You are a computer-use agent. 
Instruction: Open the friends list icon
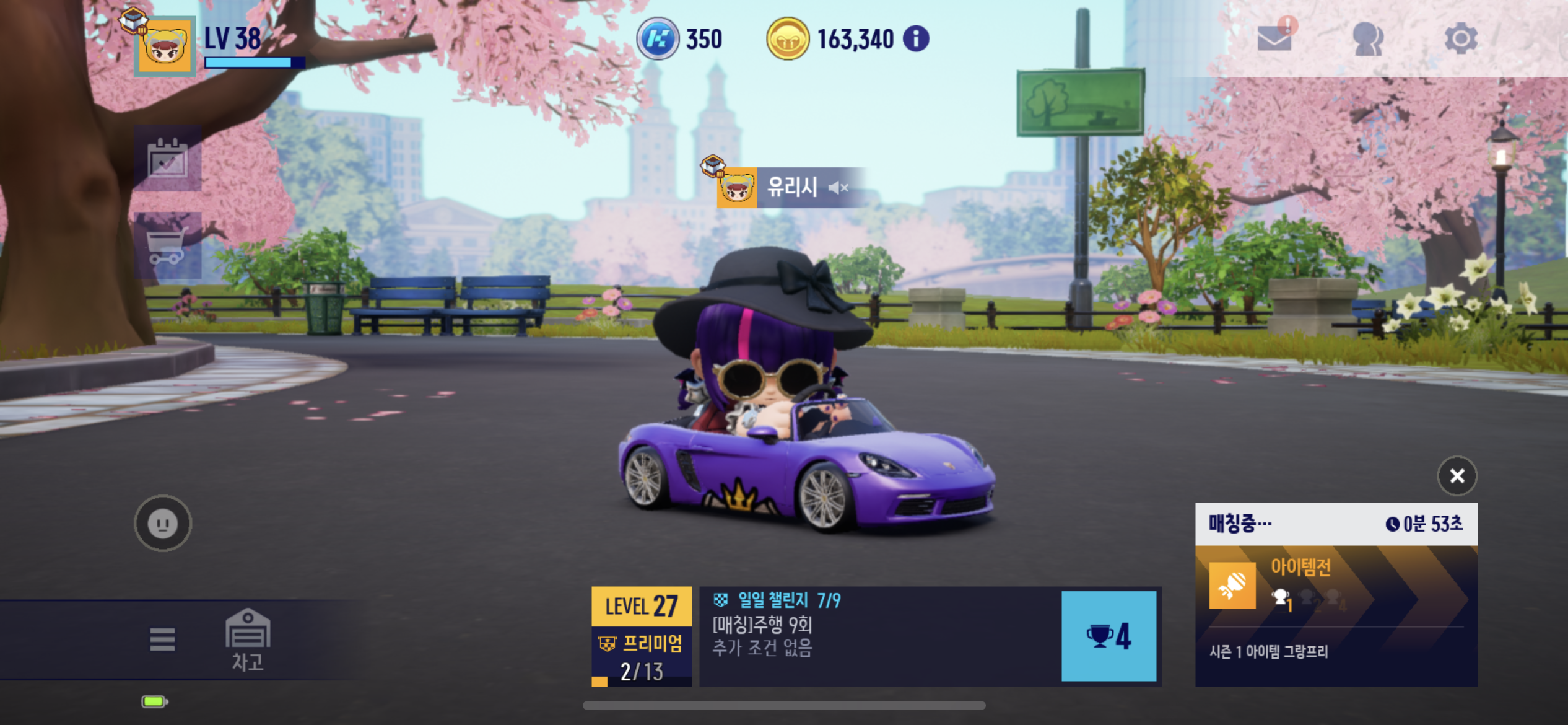(x=1367, y=39)
